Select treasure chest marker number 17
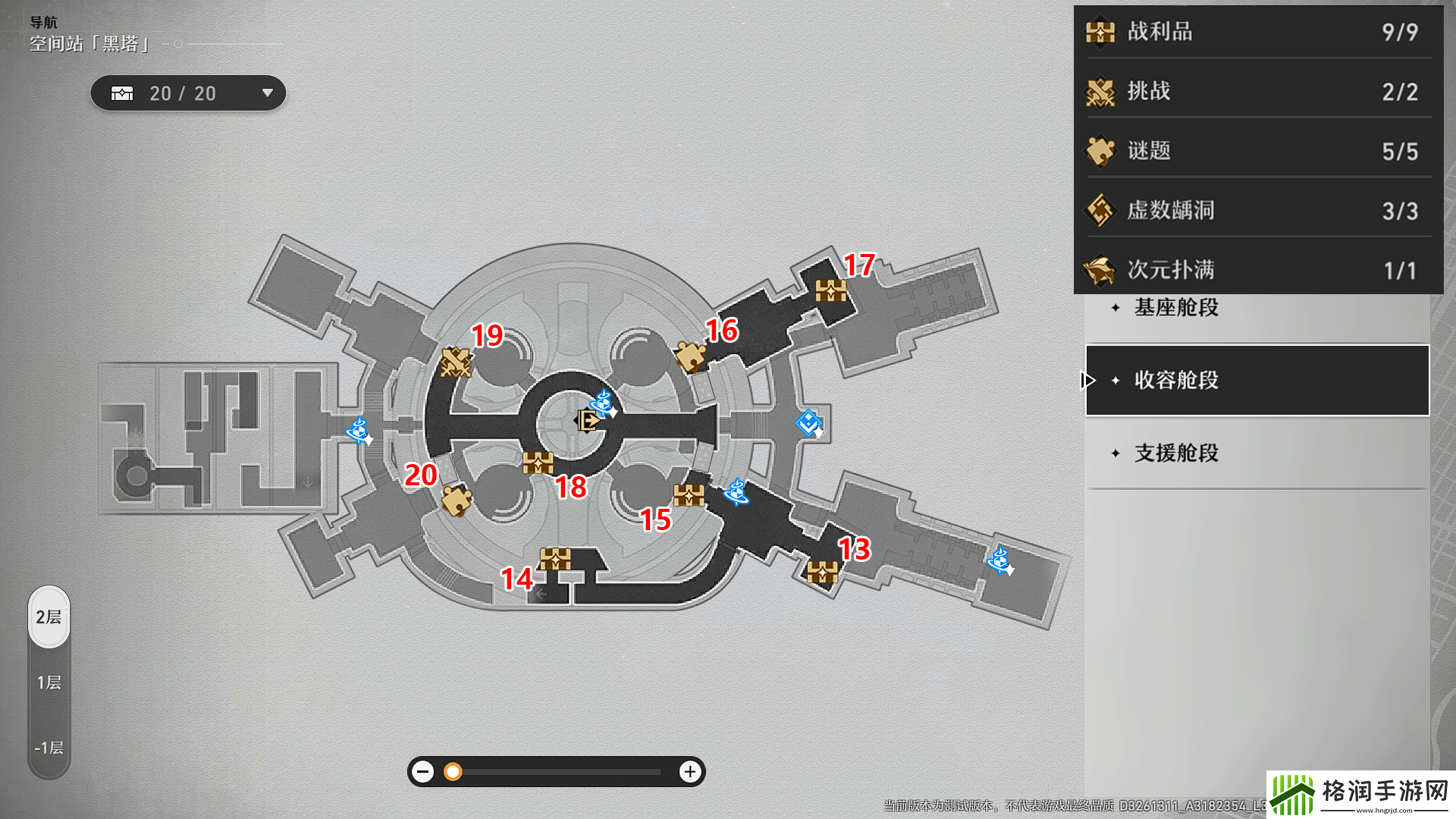This screenshot has height=819, width=1456. (x=830, y=290)
